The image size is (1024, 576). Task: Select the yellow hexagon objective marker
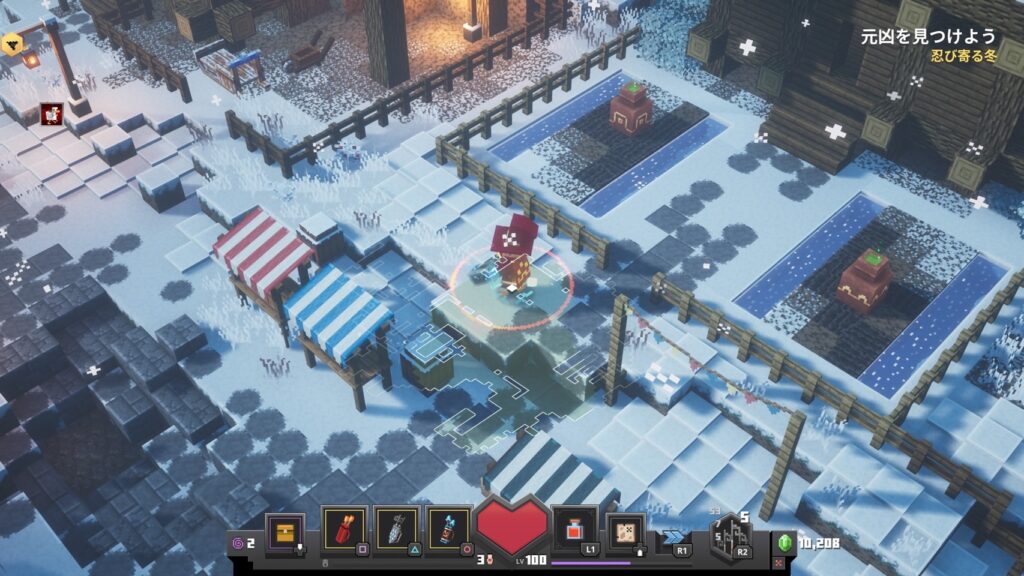point(11,43)
